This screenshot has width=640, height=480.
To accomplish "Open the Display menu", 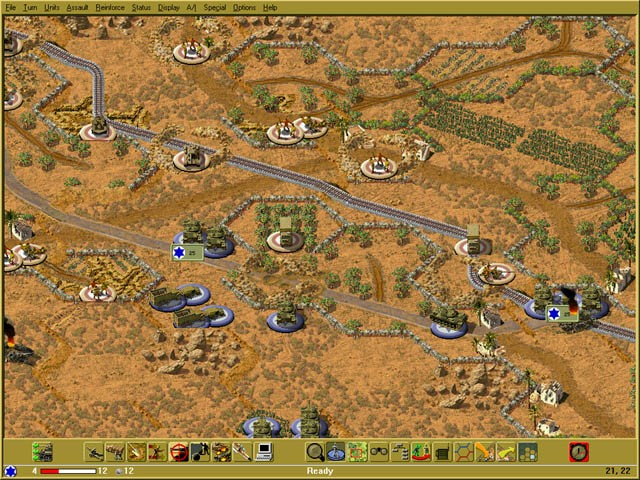I will coord(169,7).
